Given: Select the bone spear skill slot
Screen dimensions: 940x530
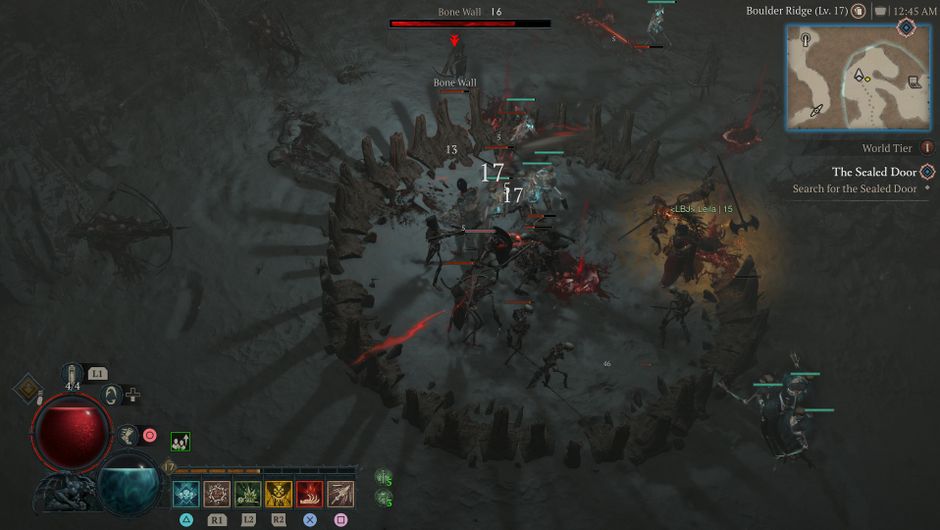Looking at the screenshot, I should (341, 493).
